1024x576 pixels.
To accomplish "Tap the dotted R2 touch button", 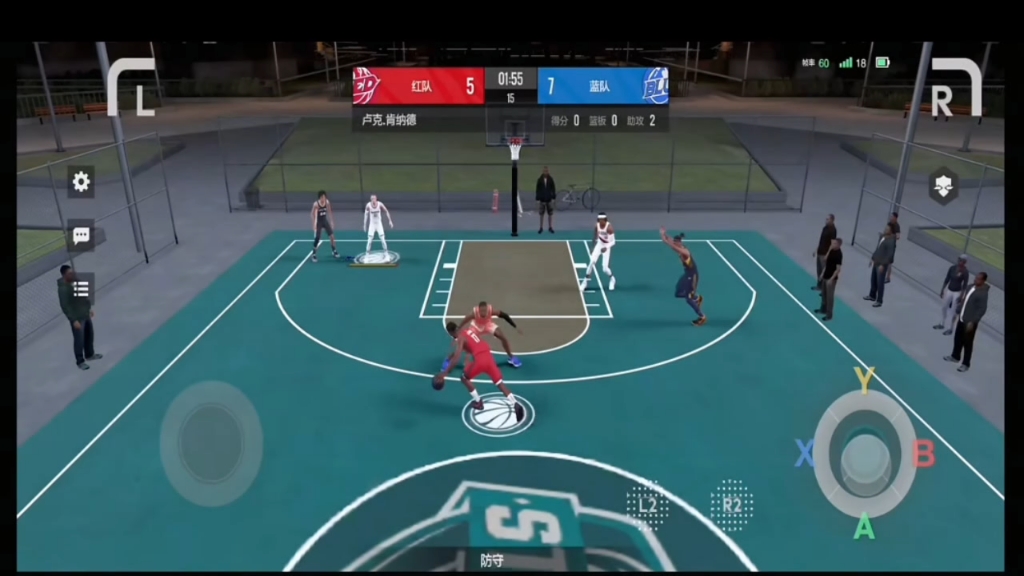I will pyautogui.click(x=731, y=505).
